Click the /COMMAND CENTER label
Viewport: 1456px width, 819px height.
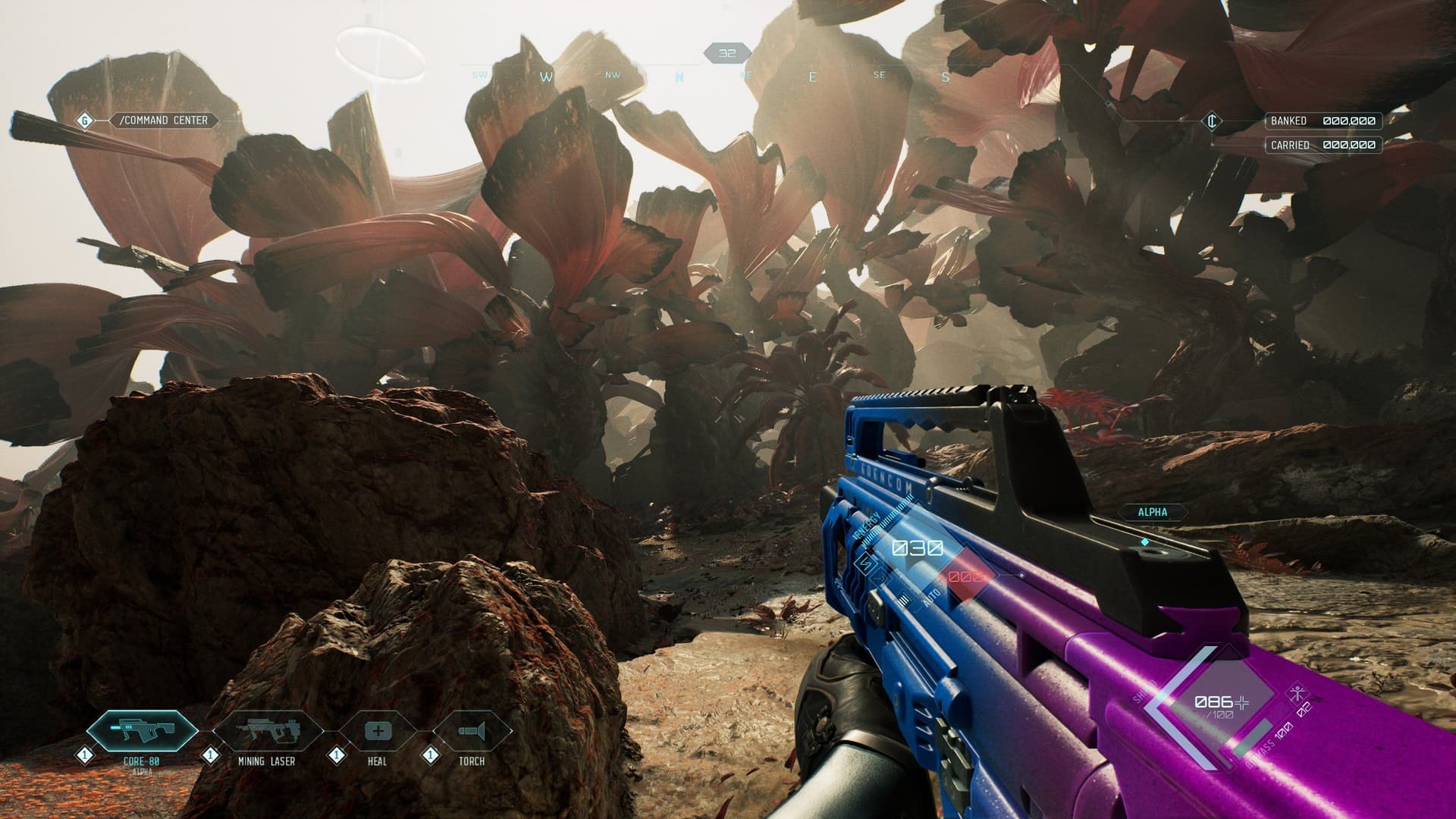tap(163, 120)
